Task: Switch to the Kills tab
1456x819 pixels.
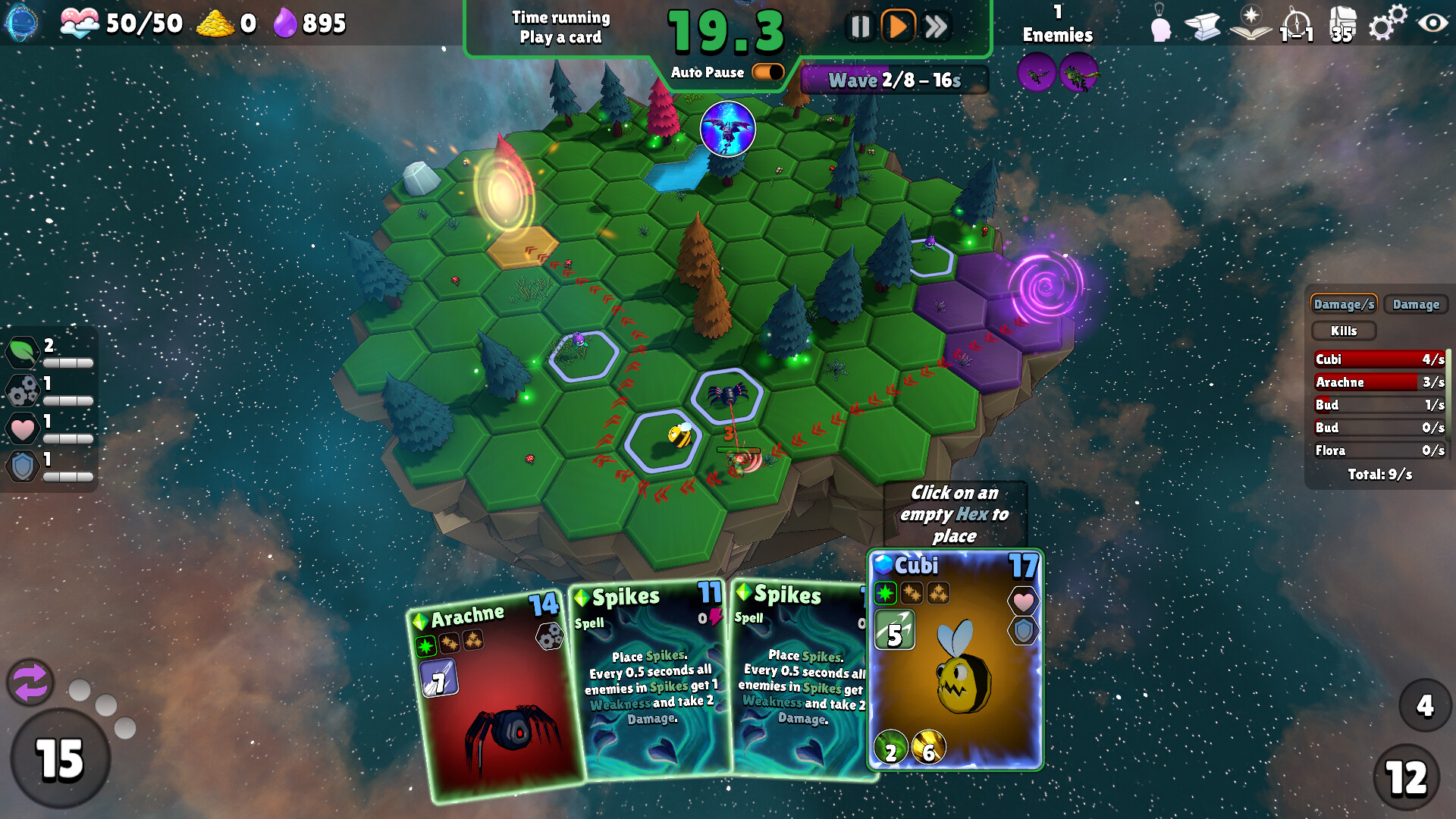Action: coord(1343,331)
